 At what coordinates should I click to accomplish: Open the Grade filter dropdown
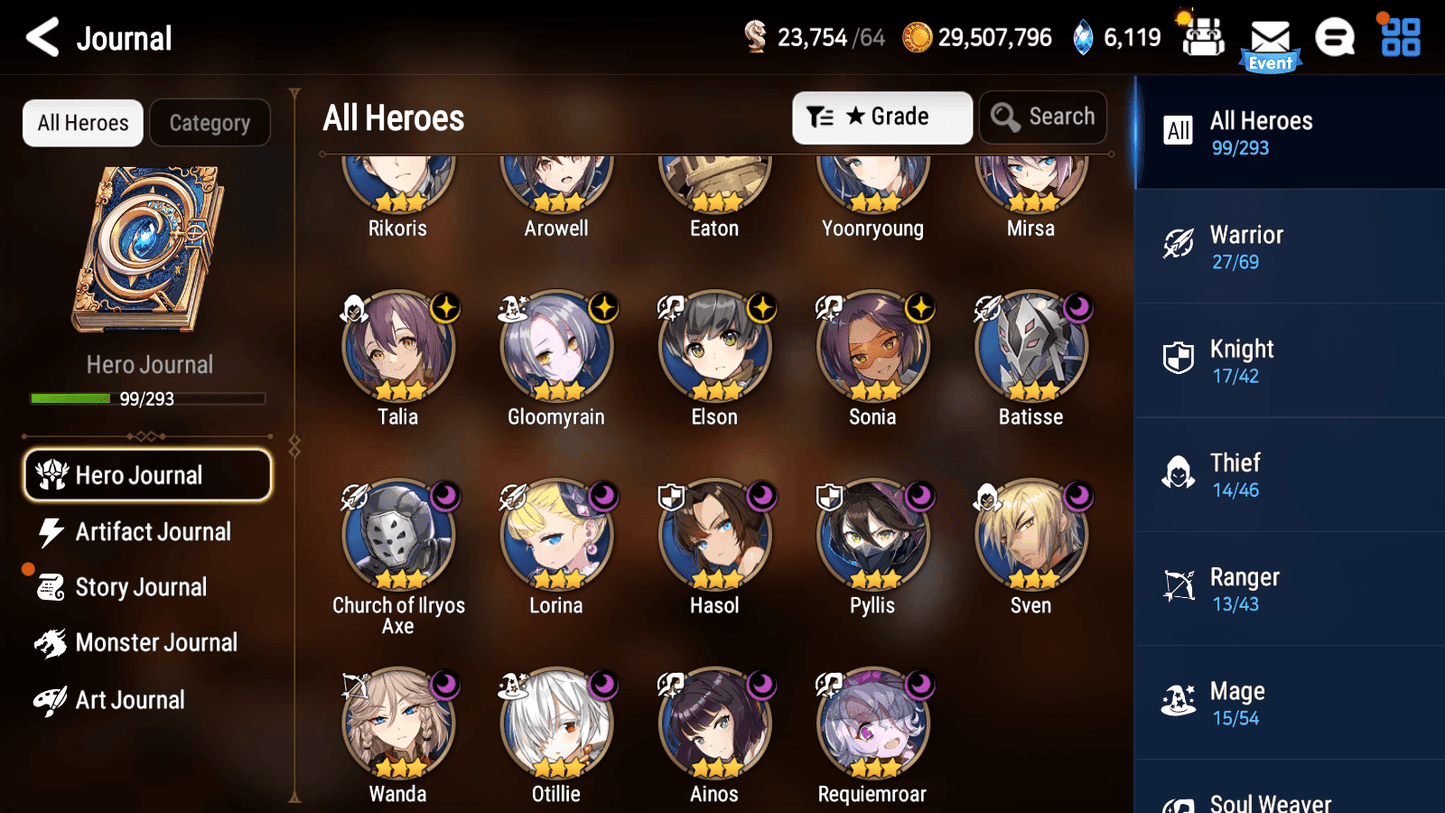click(x=882, y=117)
